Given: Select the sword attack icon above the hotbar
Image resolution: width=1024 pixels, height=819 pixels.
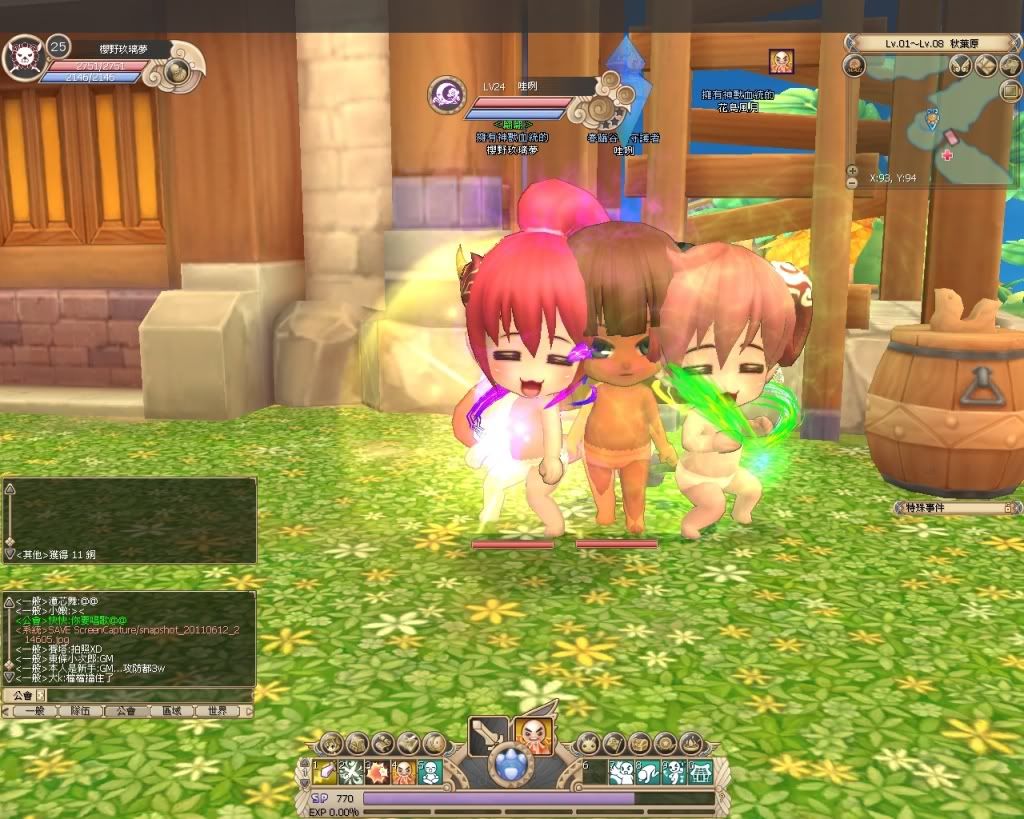Looking at the screenshot, I should (x=490, y=735).
